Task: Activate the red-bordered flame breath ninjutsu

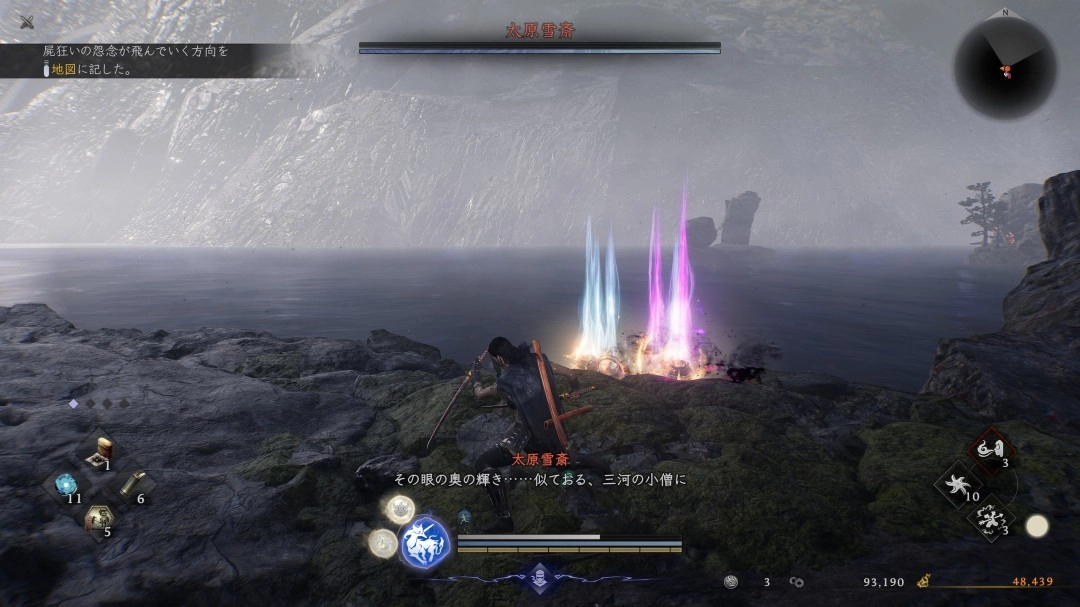Action: (992, 449)
